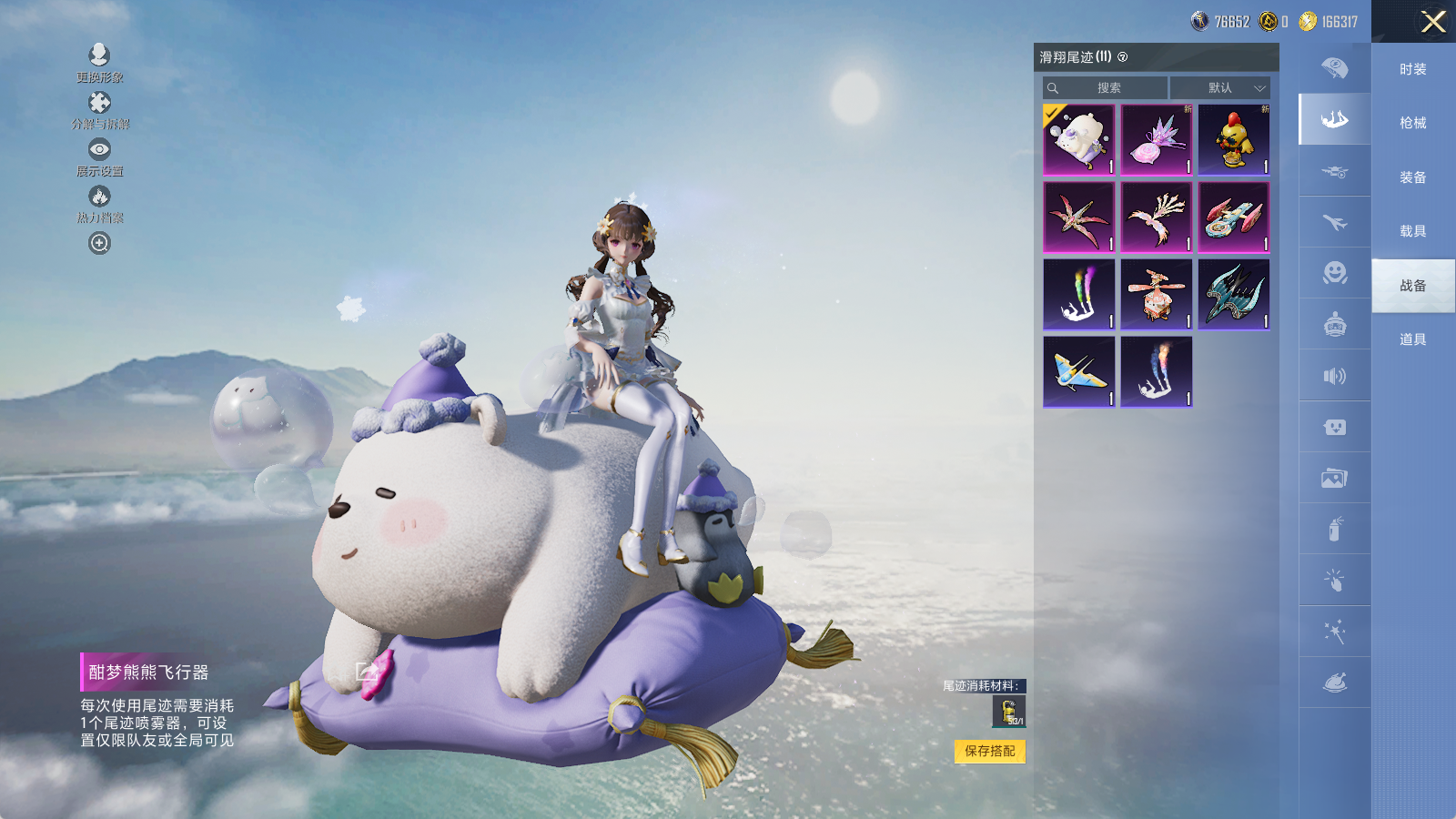Open the 枪械 category tab
The height and width of the screenshot is (819, 1456).
1412,123
